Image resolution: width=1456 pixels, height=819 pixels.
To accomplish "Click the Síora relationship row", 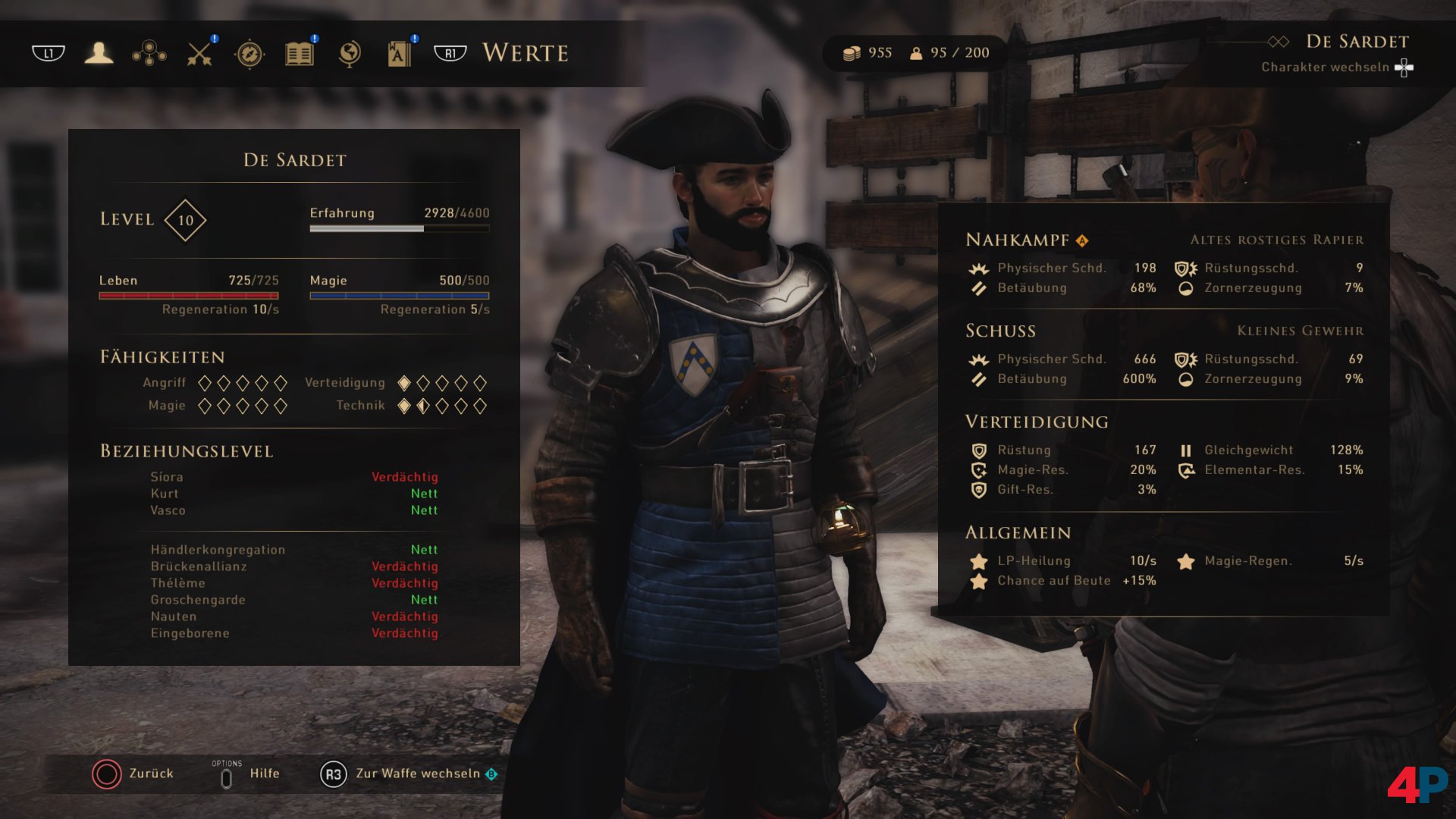I will (293, 477).
